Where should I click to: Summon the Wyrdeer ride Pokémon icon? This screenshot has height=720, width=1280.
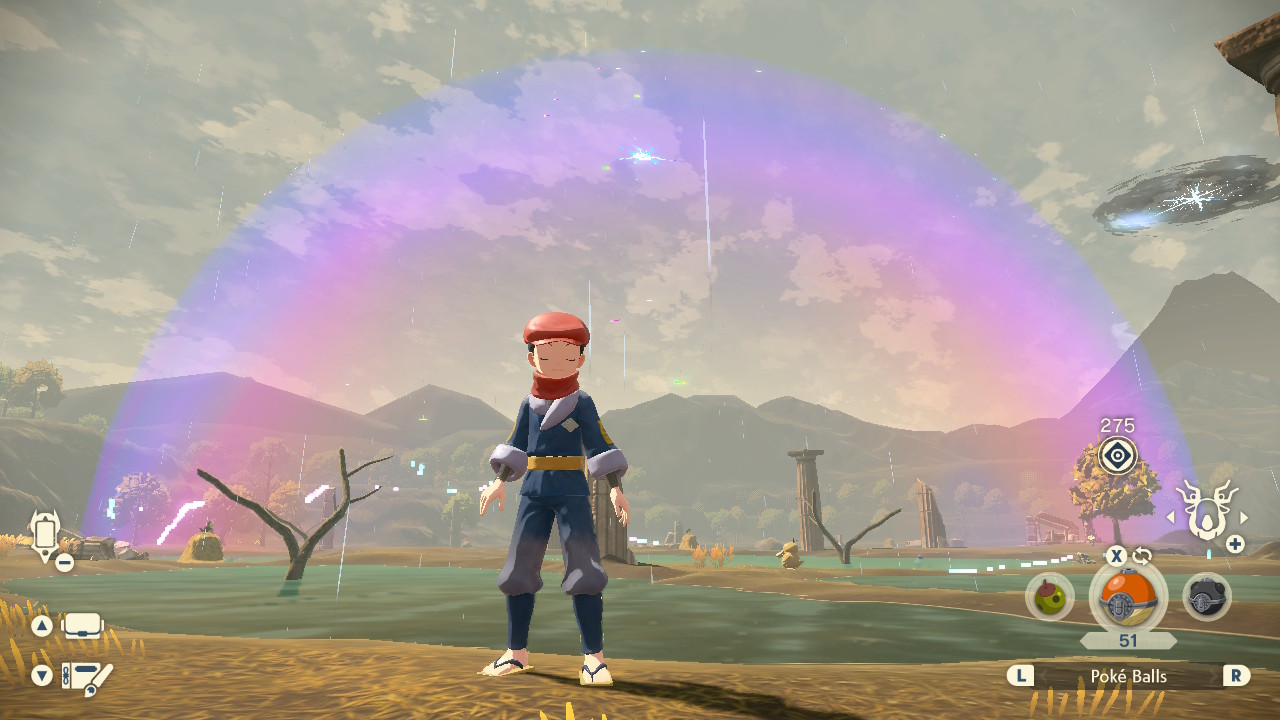coord(1205,510)
